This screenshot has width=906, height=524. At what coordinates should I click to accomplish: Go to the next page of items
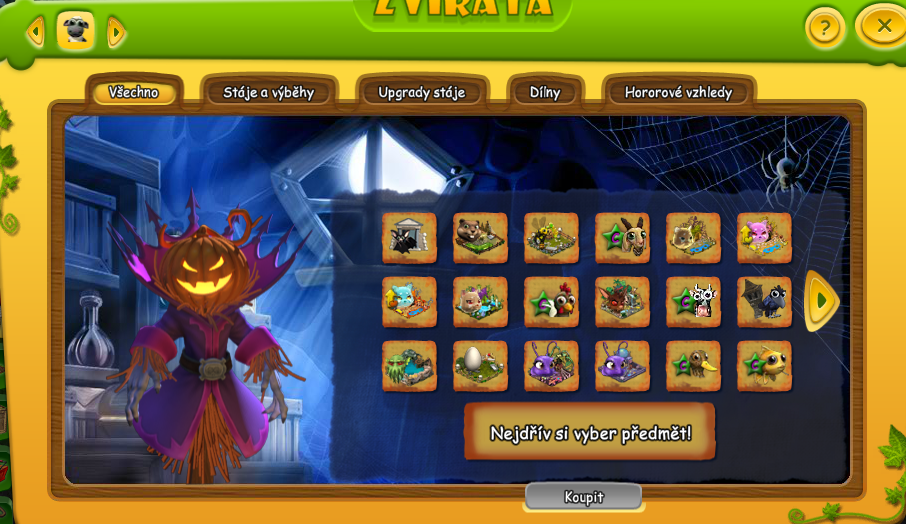tap(822, 300)
